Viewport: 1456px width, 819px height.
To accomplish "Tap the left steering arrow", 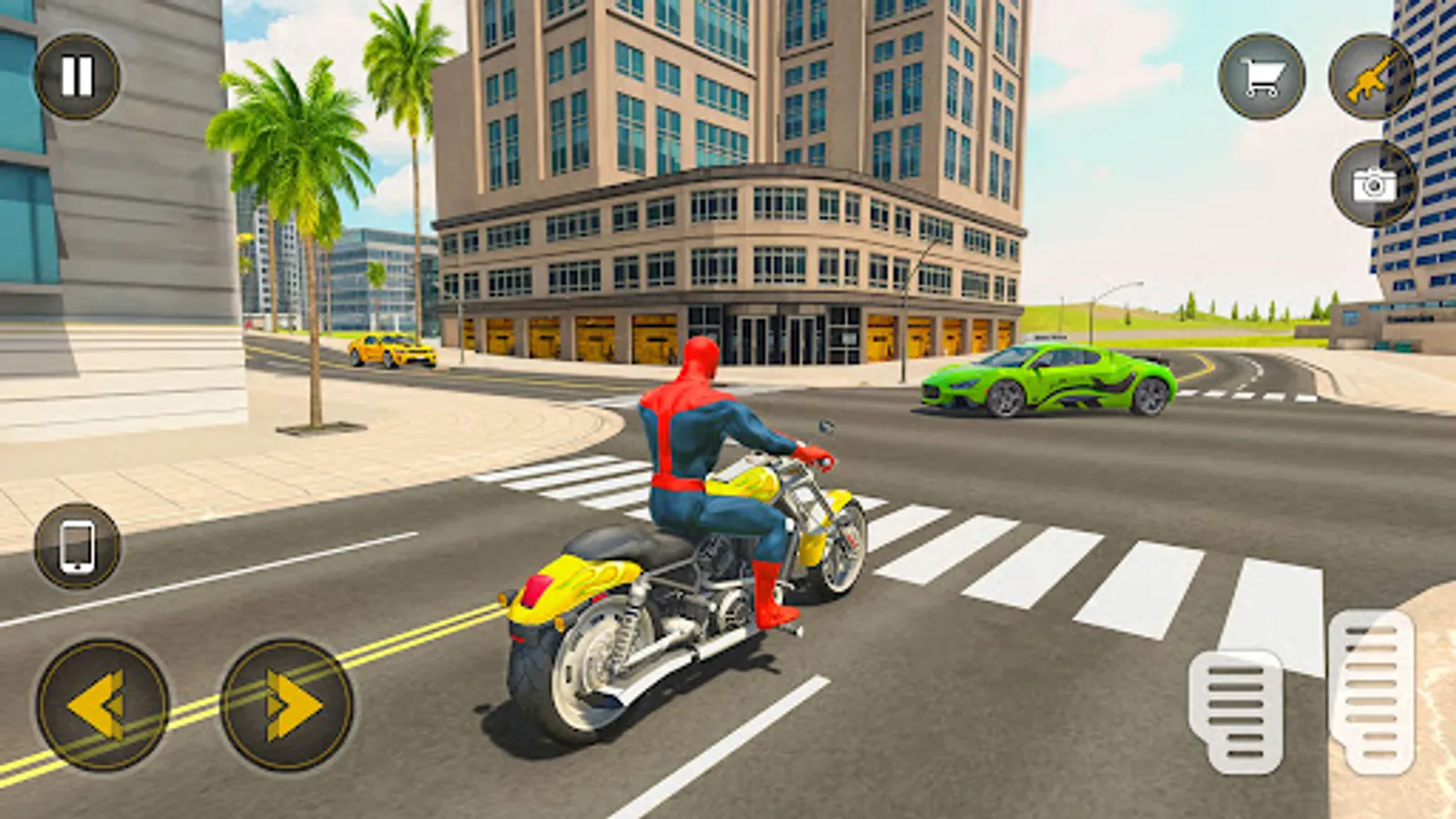I will (x=100, y=705).
